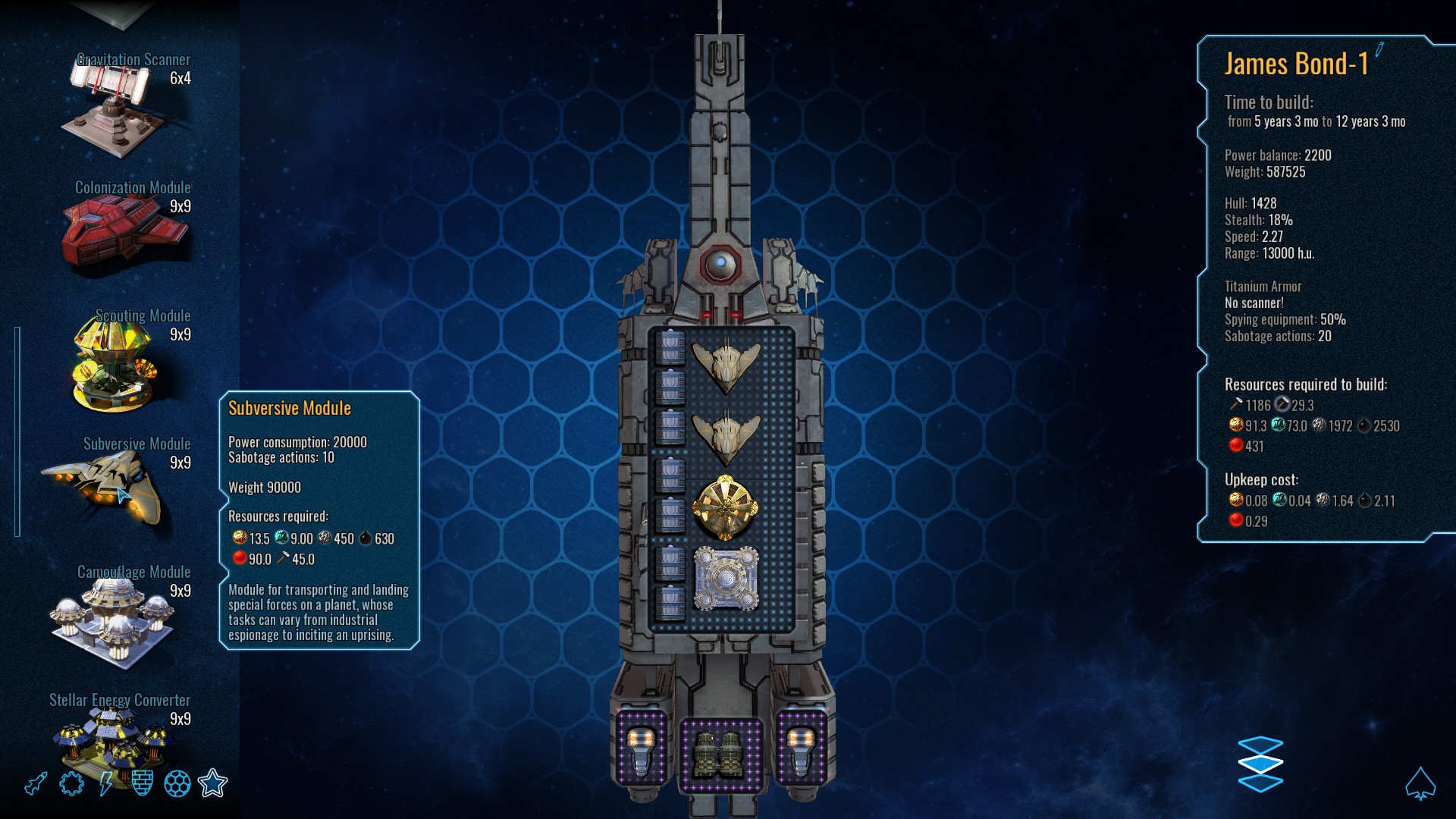
Task: Click the ship silhouette icon
Action: 1420,783
